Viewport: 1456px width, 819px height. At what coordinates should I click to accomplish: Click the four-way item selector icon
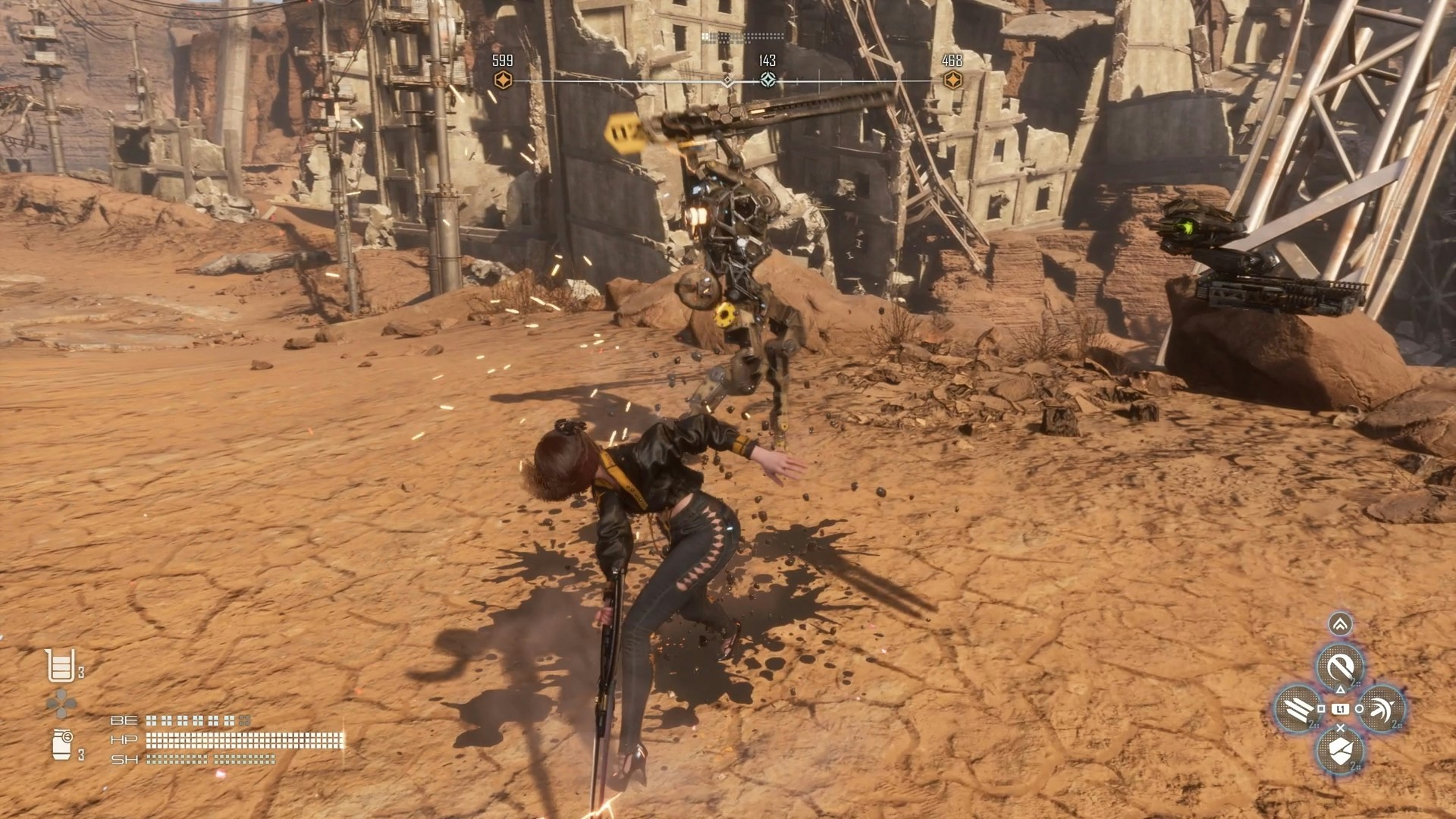61,704
